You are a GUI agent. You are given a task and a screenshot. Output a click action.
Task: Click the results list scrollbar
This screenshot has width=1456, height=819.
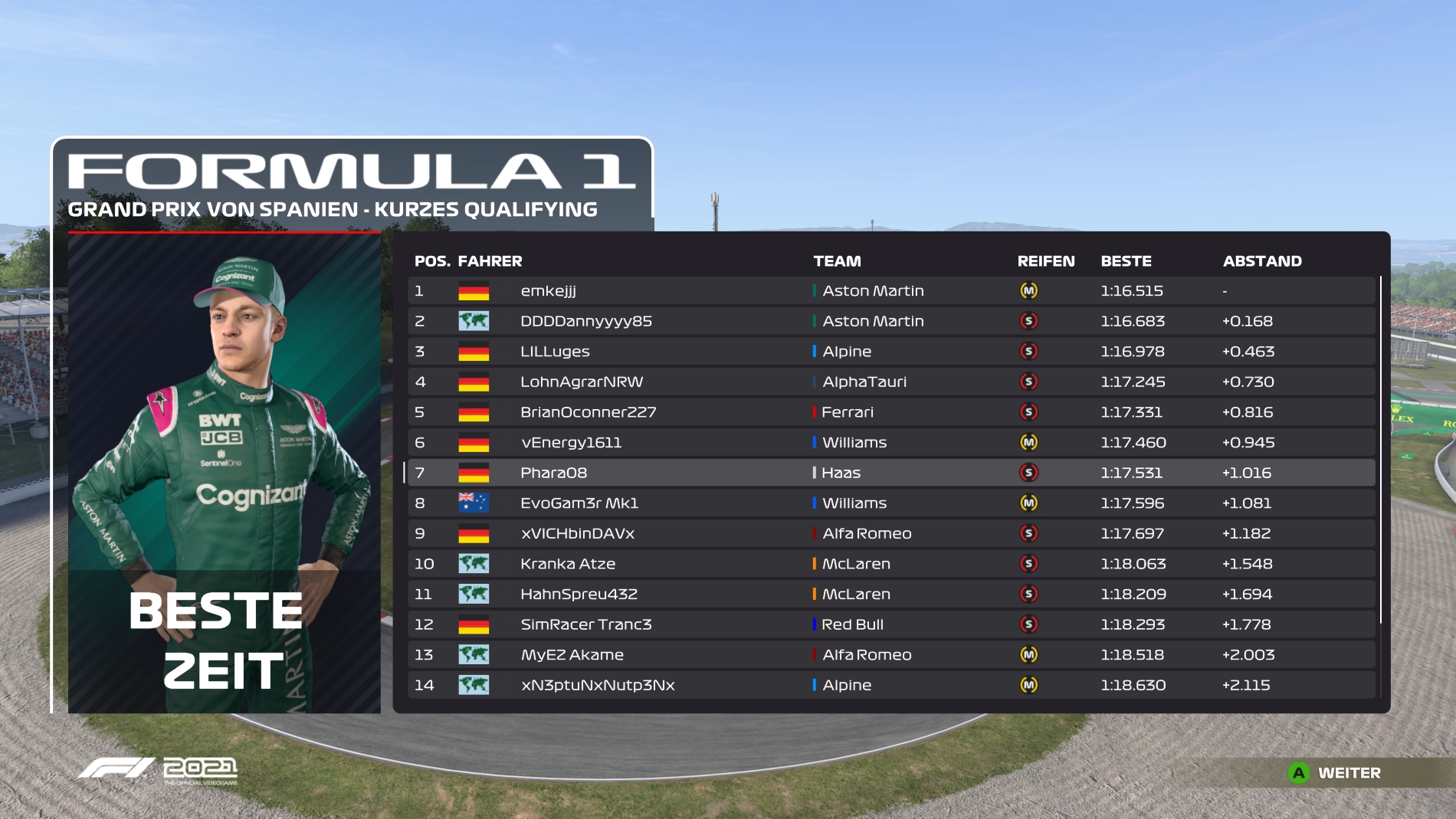[1380, 450]
